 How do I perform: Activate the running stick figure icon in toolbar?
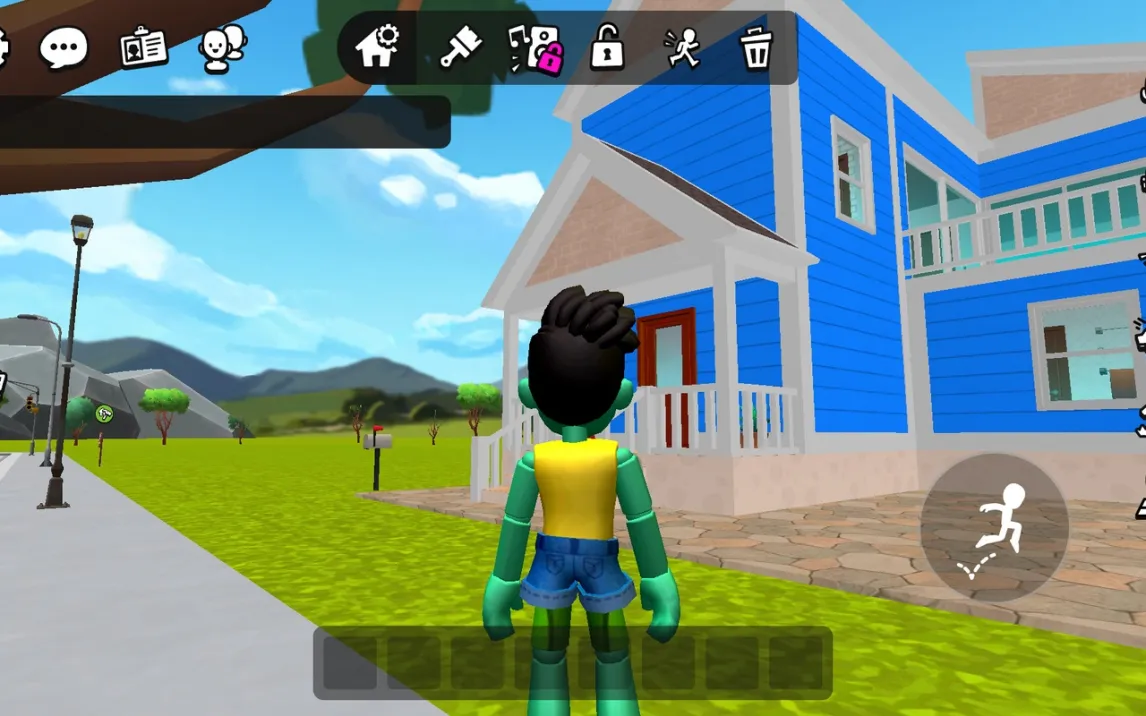[683, 48]
